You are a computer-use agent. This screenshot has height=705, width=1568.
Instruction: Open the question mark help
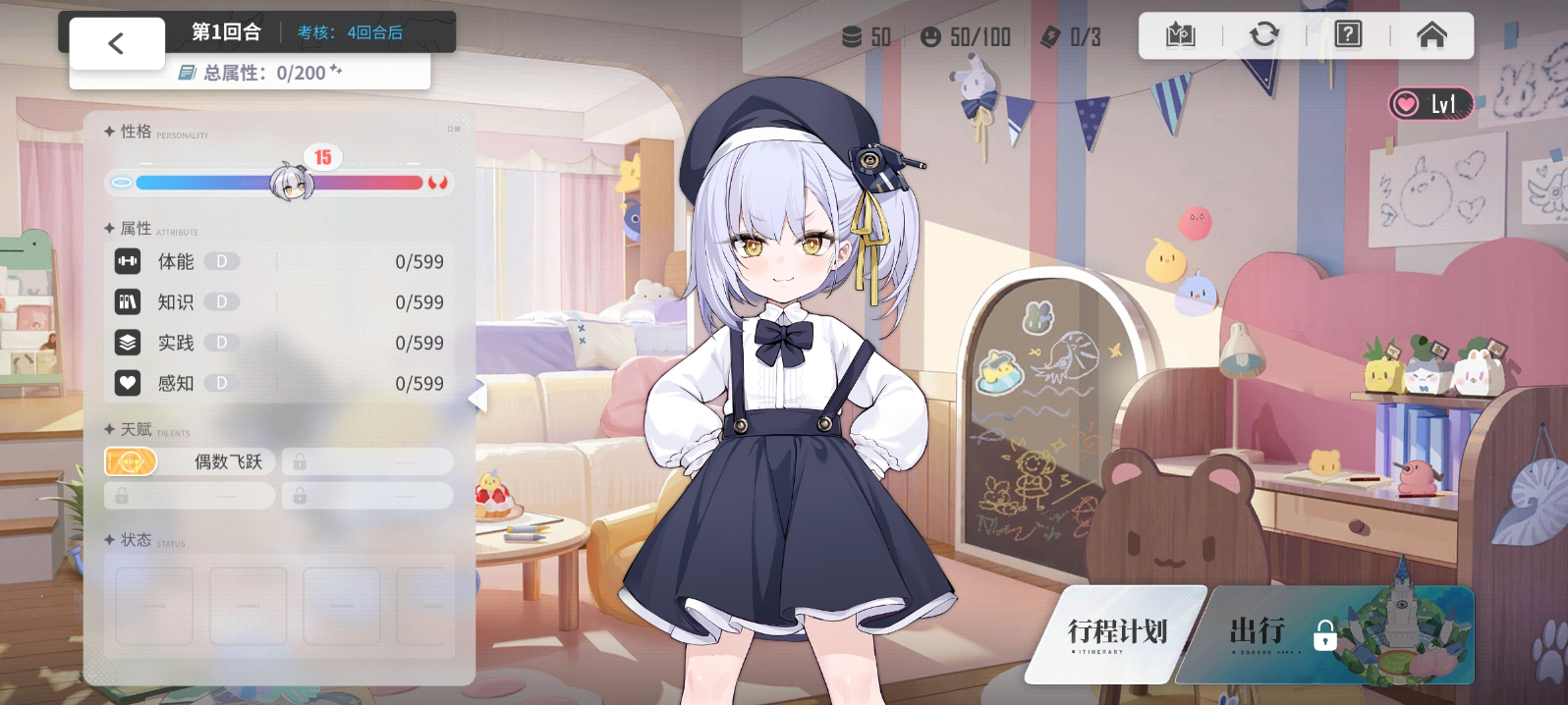[x=1348, y=35]
